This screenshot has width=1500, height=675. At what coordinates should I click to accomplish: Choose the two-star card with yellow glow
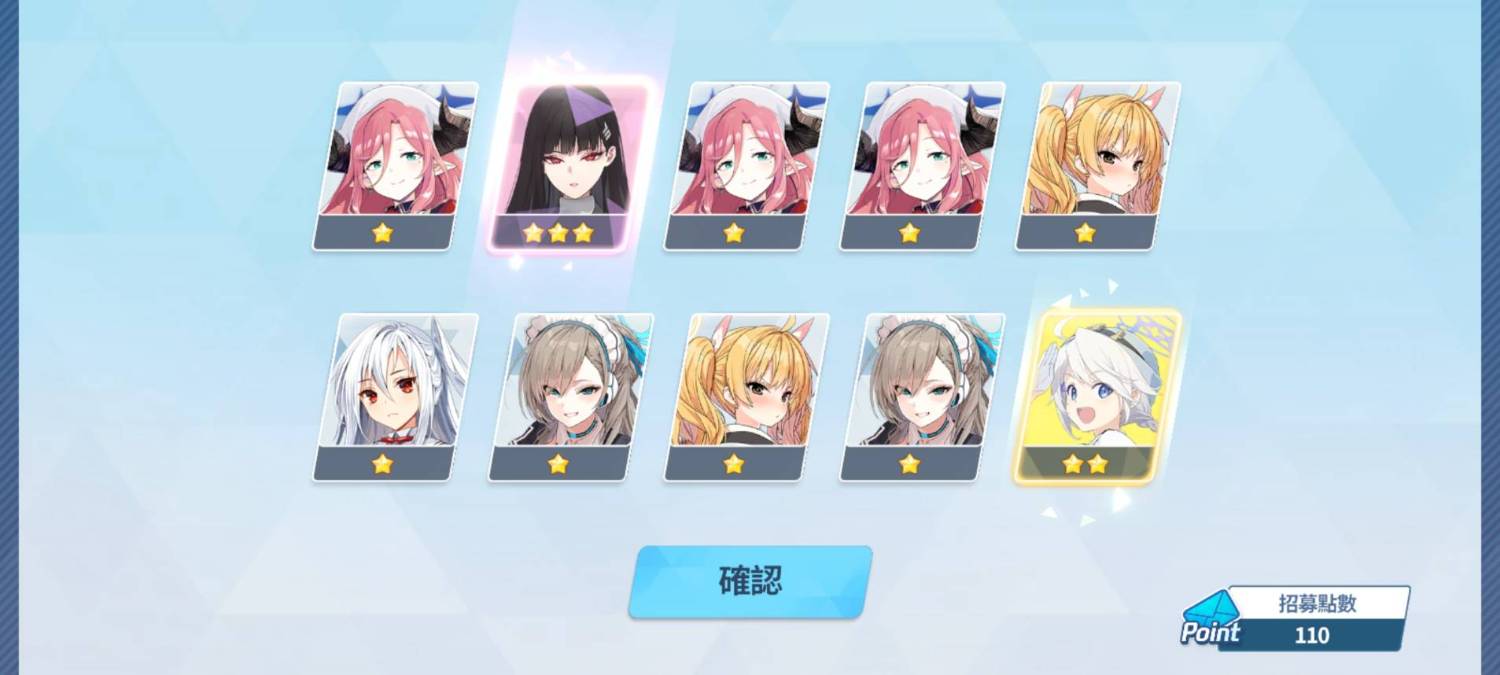tap(1097, 396)
